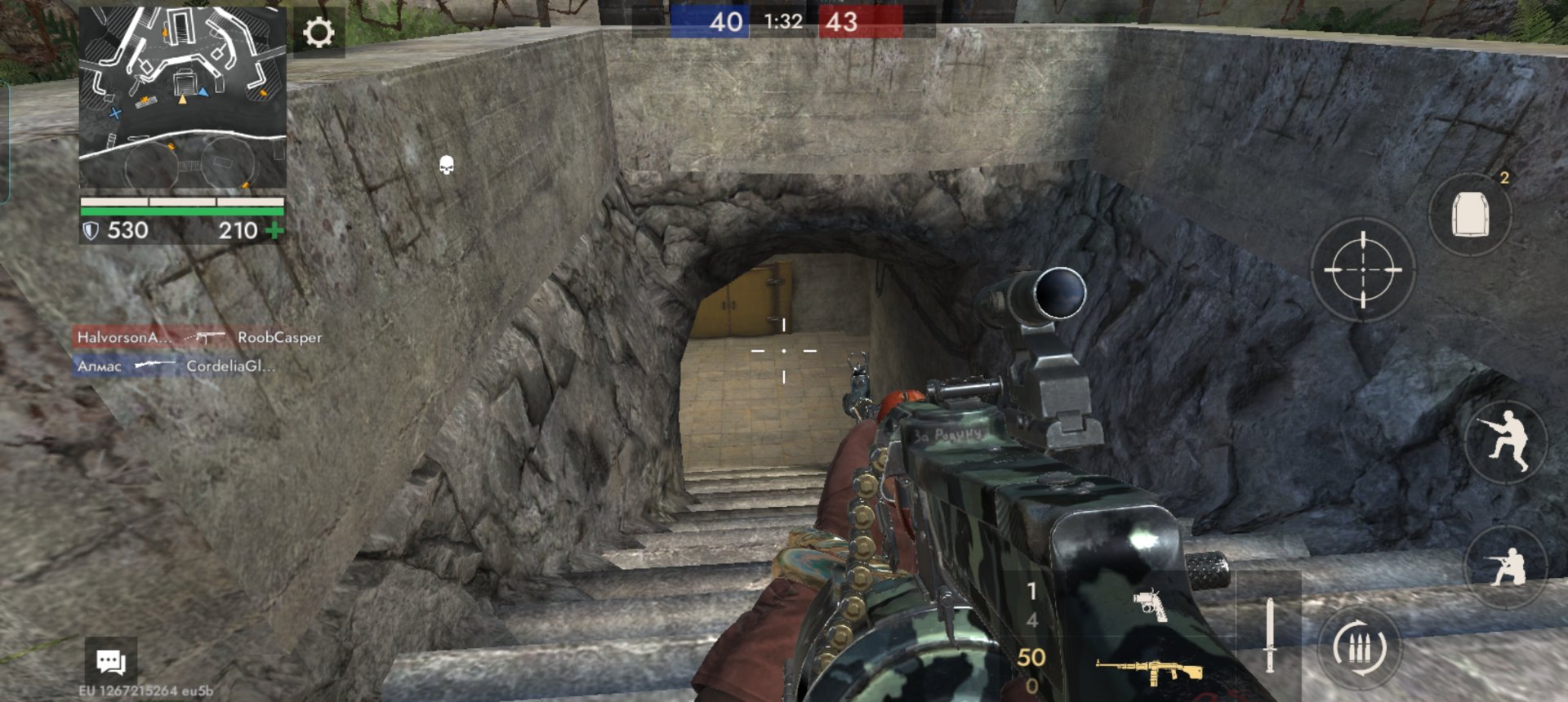Expand the minimap
Viewport: 1568px width, 702px height.
(x=183, y=98)
